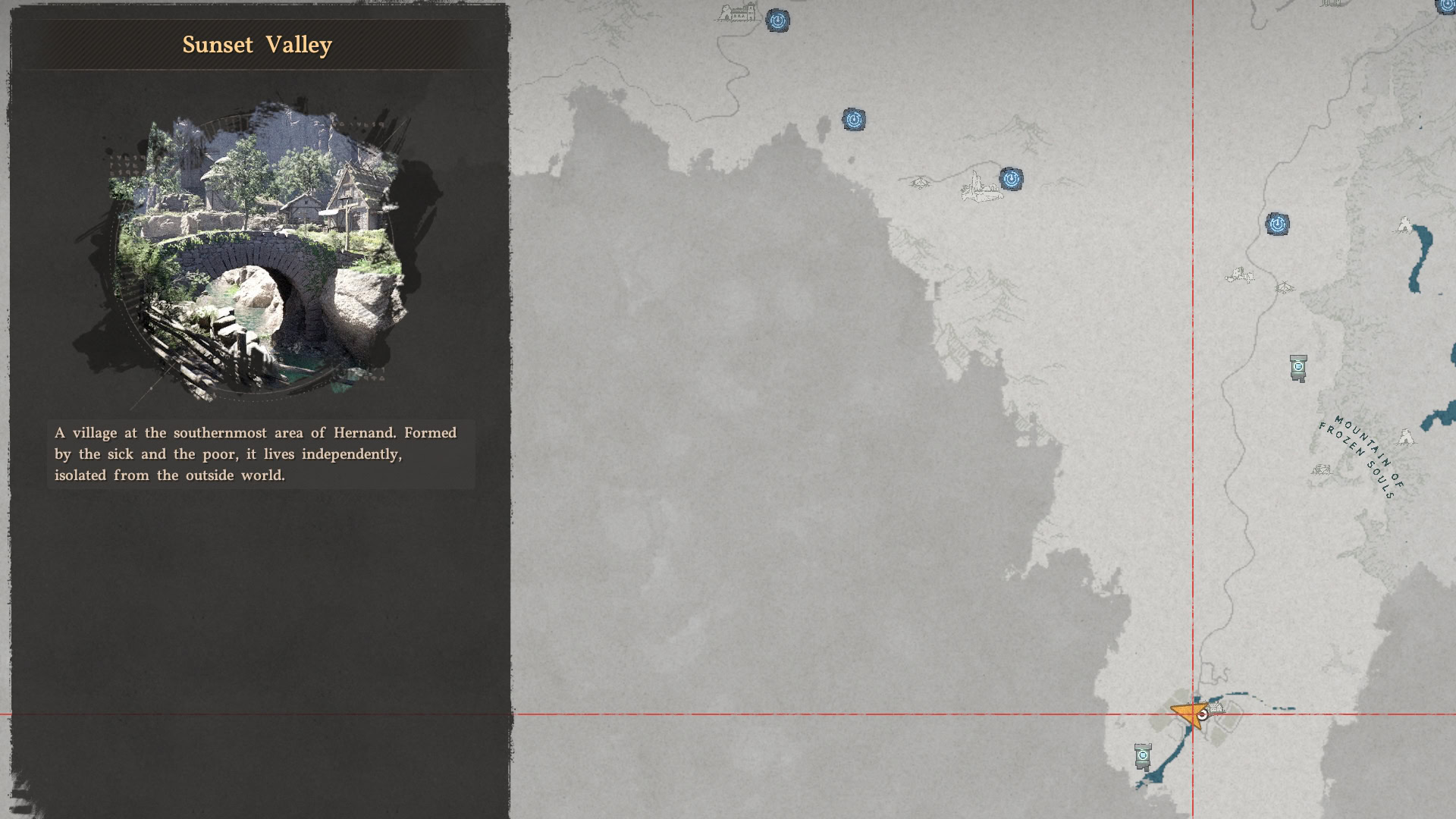Open the fast travel marker beside the eastern ruins

pos(1009,180)
